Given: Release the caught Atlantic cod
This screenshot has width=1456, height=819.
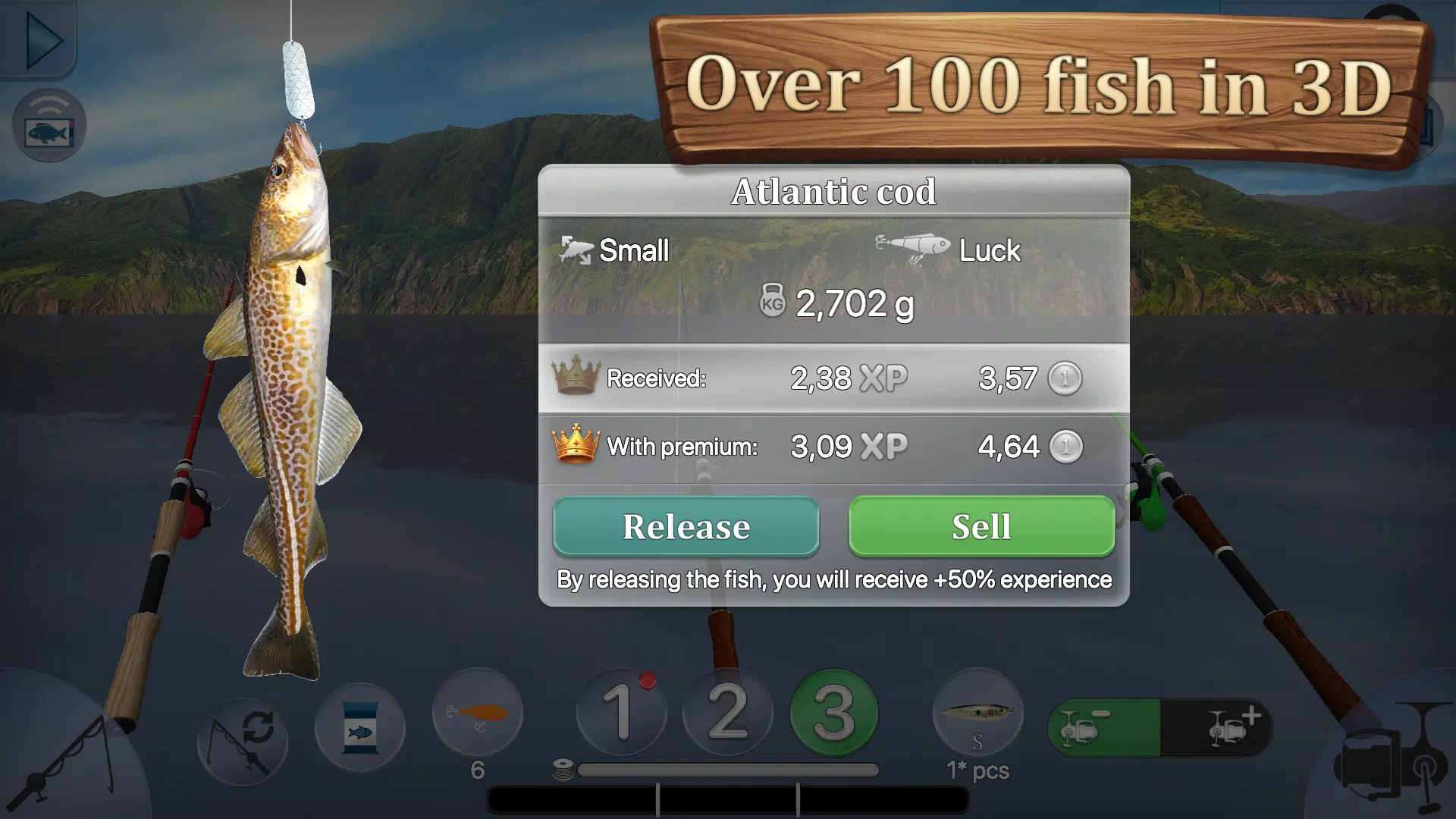Looking at the screenshot, I should coord(685,526).
